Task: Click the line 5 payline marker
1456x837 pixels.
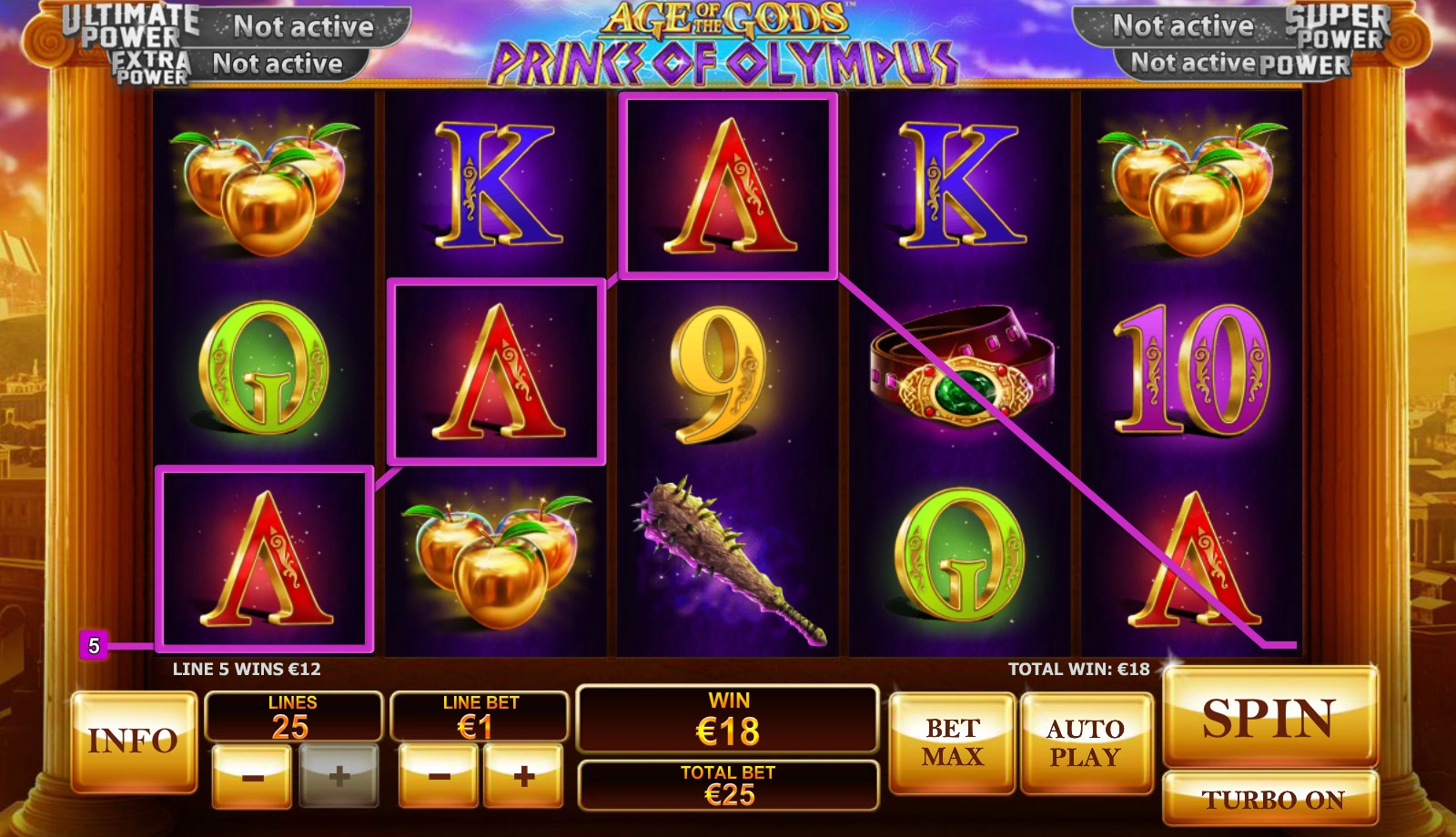Action: (94, 646)
